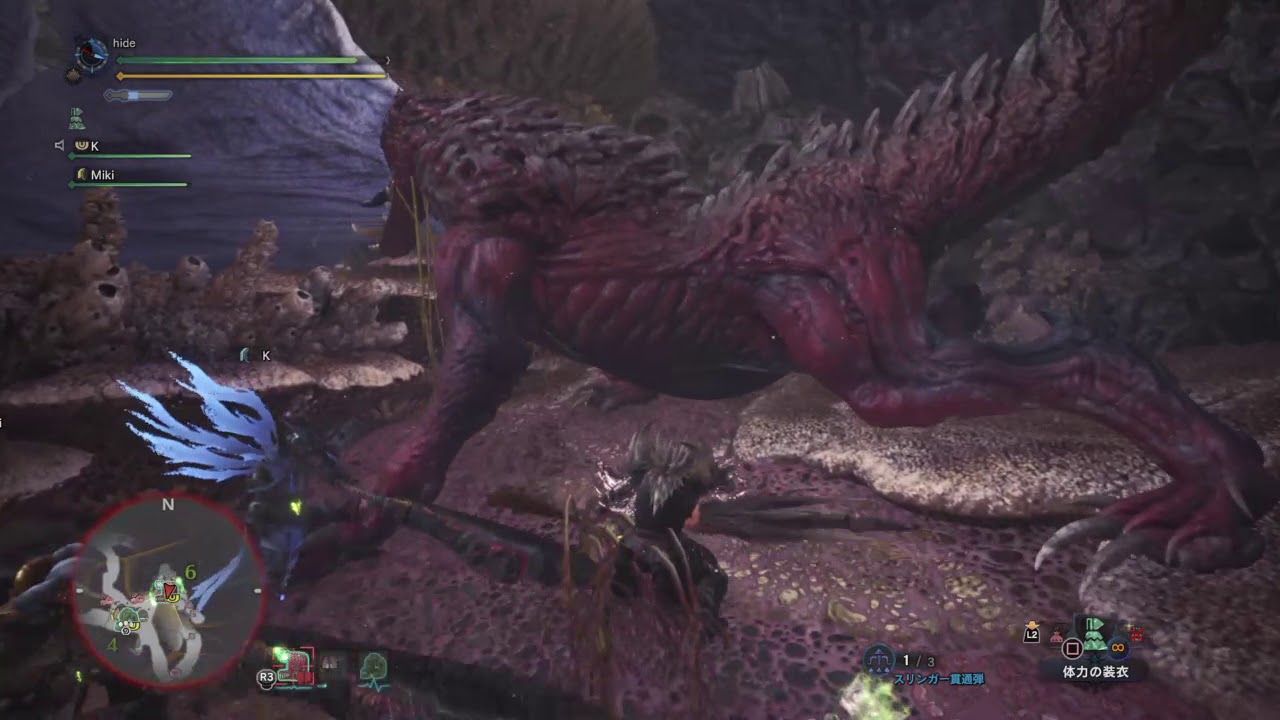Toggle the speaker icon beside player K
This screenshot has width=1280, height=720.
(60, 146)
